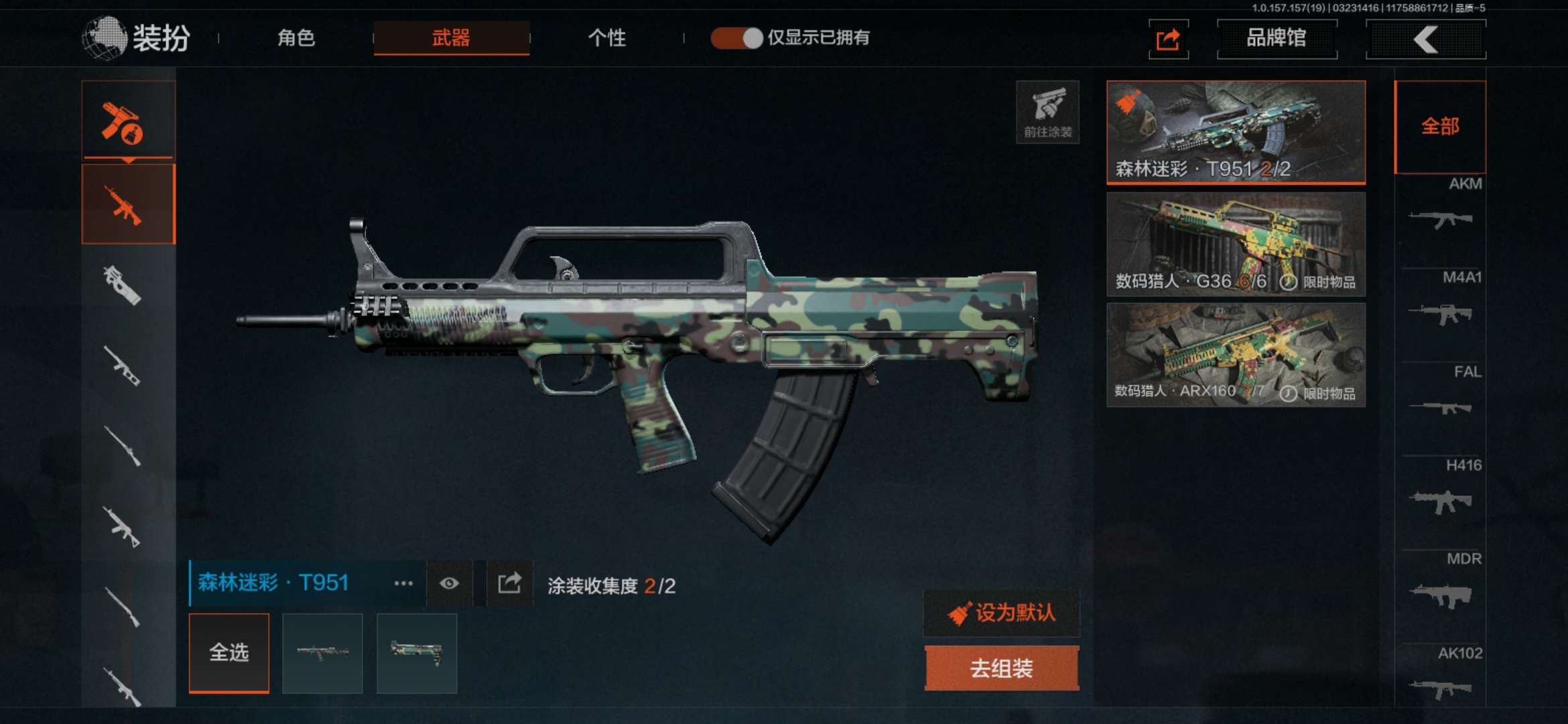Select the 森林迷彩 T951 skin card
The width and height of the screenshot is (1568, 724).
point(1236,132)
